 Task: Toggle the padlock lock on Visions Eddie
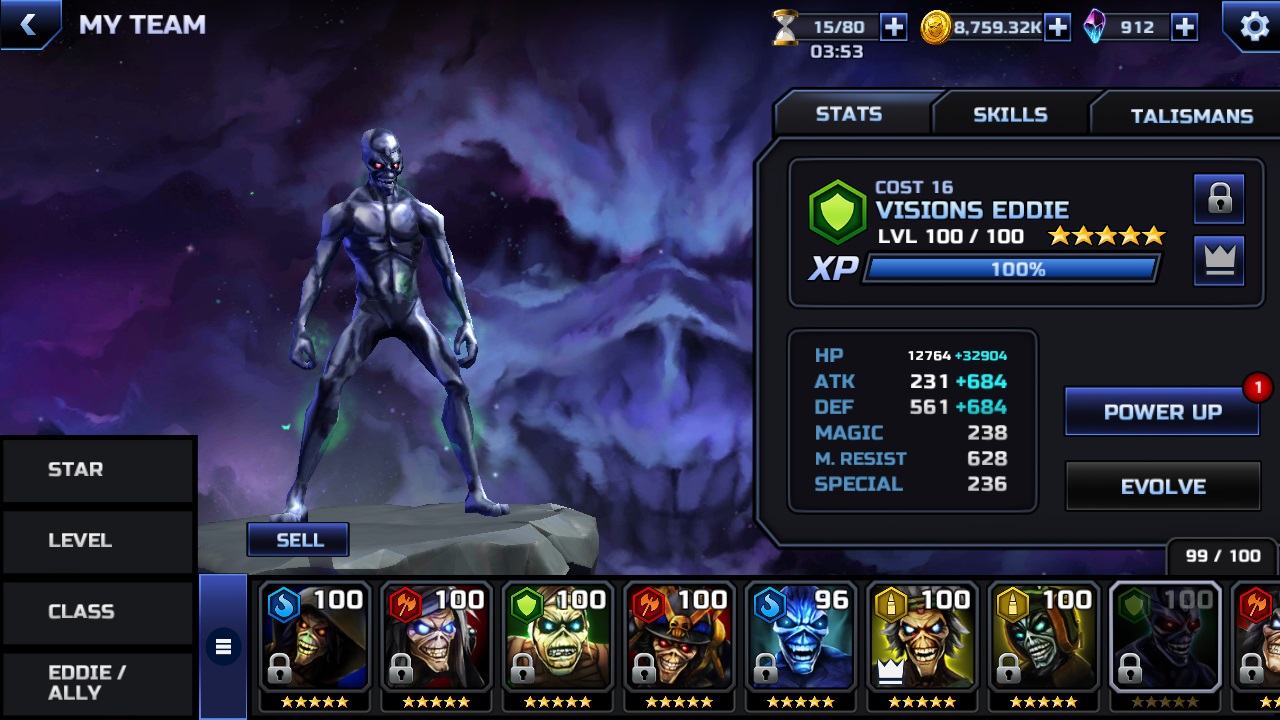[x=1219, y=199]
